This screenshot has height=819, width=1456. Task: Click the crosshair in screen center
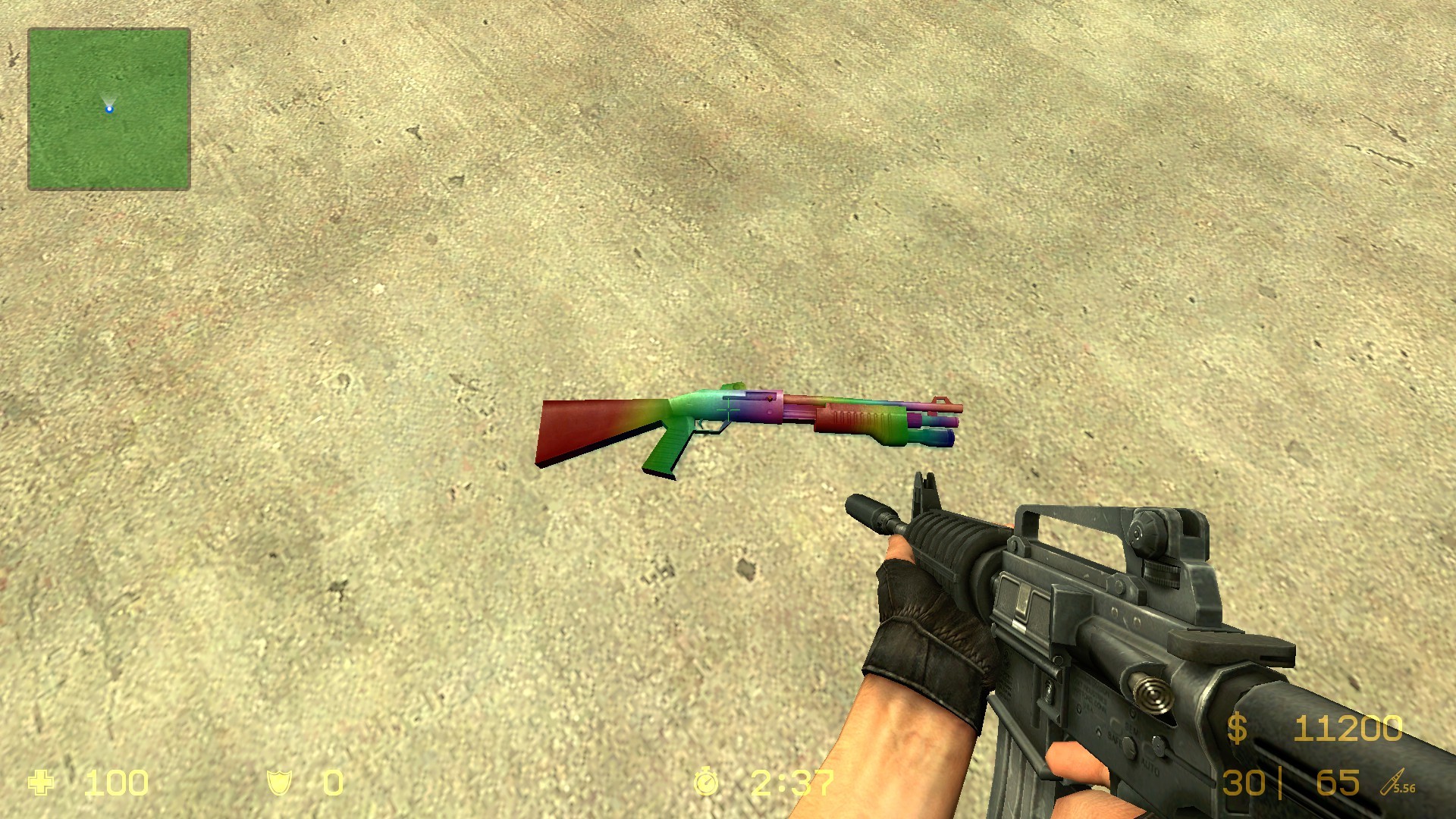[728, 409]
